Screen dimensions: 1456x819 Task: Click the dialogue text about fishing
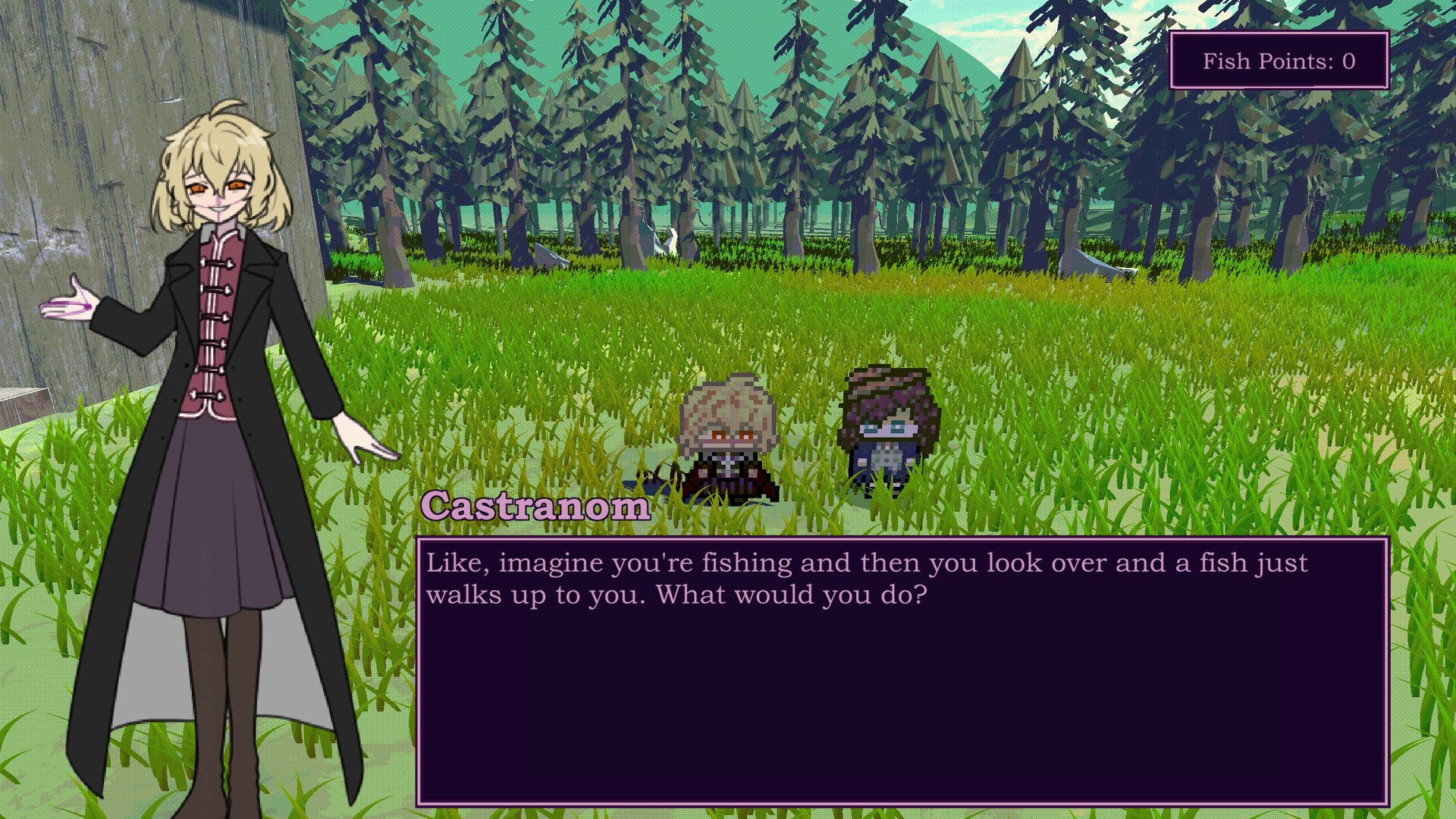(x=758, y=576)
